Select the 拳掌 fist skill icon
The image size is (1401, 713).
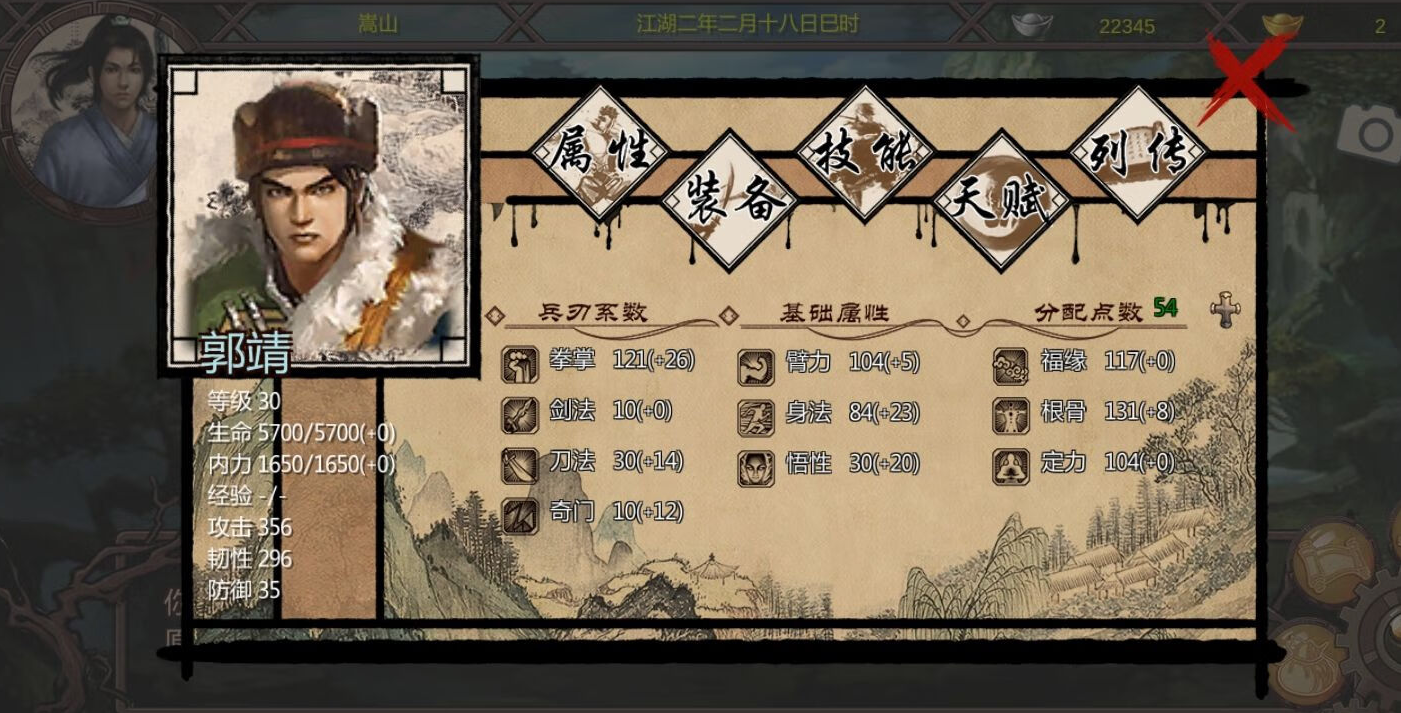[x=519, y=365]
